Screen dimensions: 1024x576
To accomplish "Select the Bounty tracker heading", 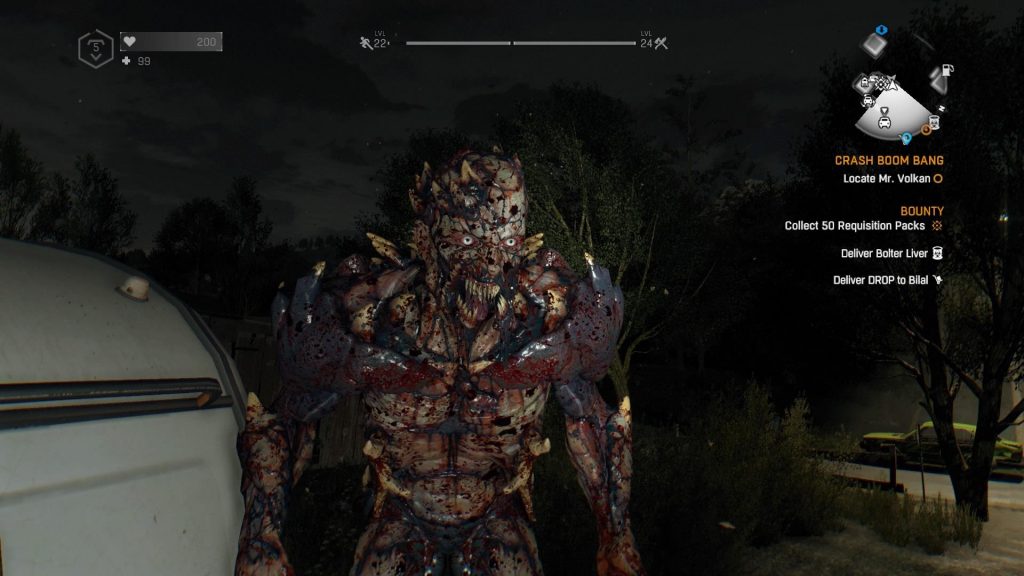I will pos(921,211).
